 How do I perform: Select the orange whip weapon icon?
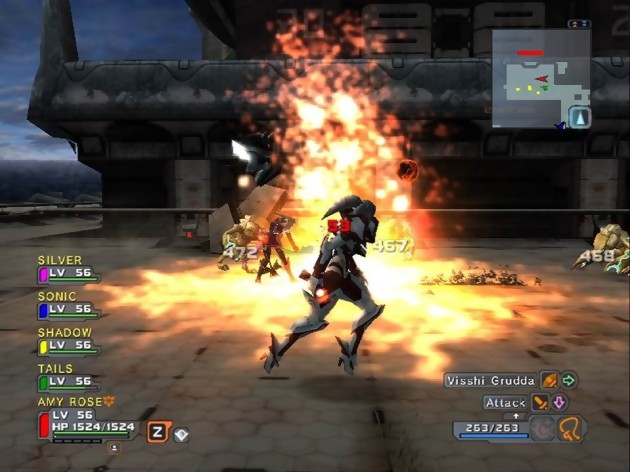pos(572,429)
